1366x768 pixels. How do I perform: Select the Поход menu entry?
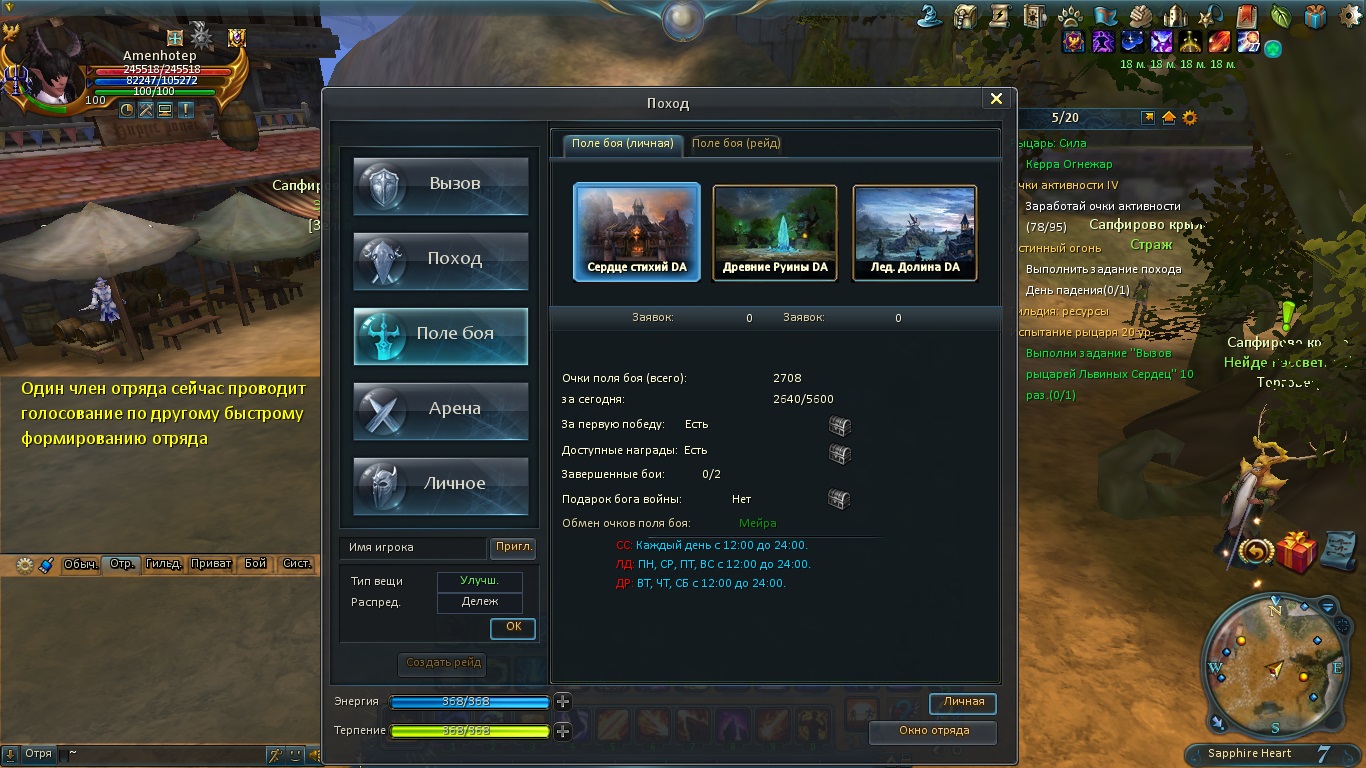[x=441, y=260]
